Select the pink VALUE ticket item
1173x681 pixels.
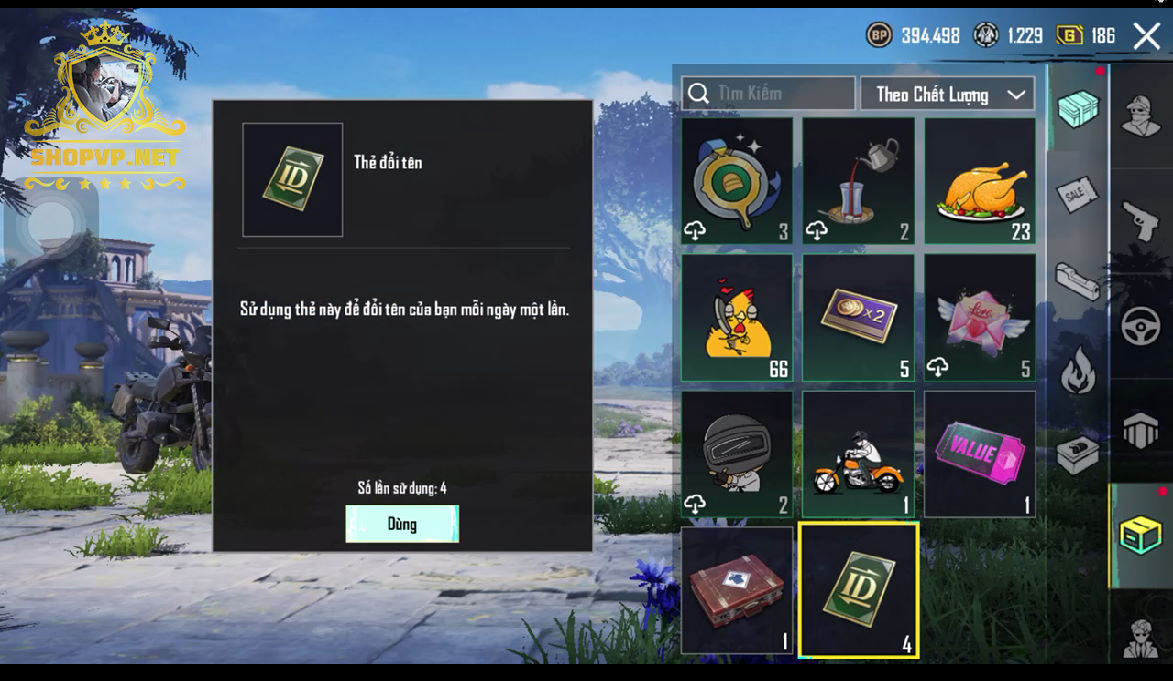[980, 454]
